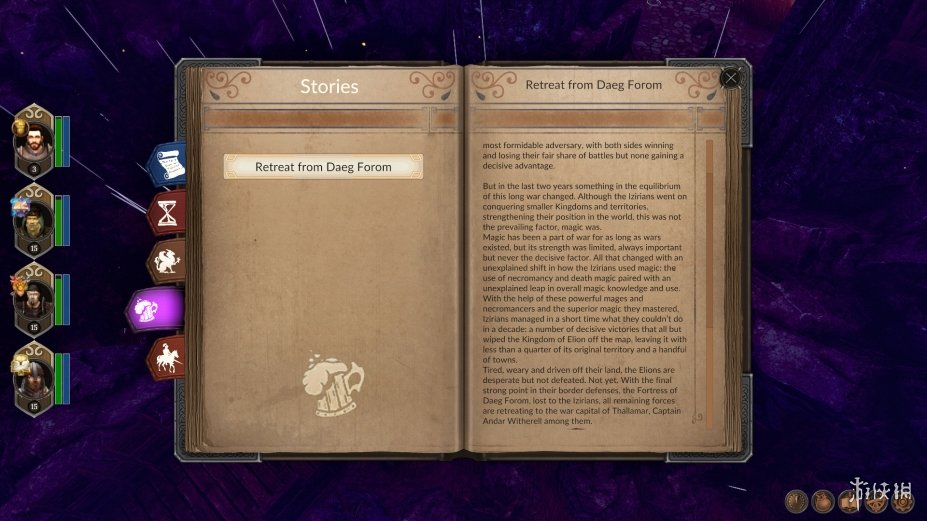Open the blue scroll tab
Screen dimensions: 927x521
167,164
